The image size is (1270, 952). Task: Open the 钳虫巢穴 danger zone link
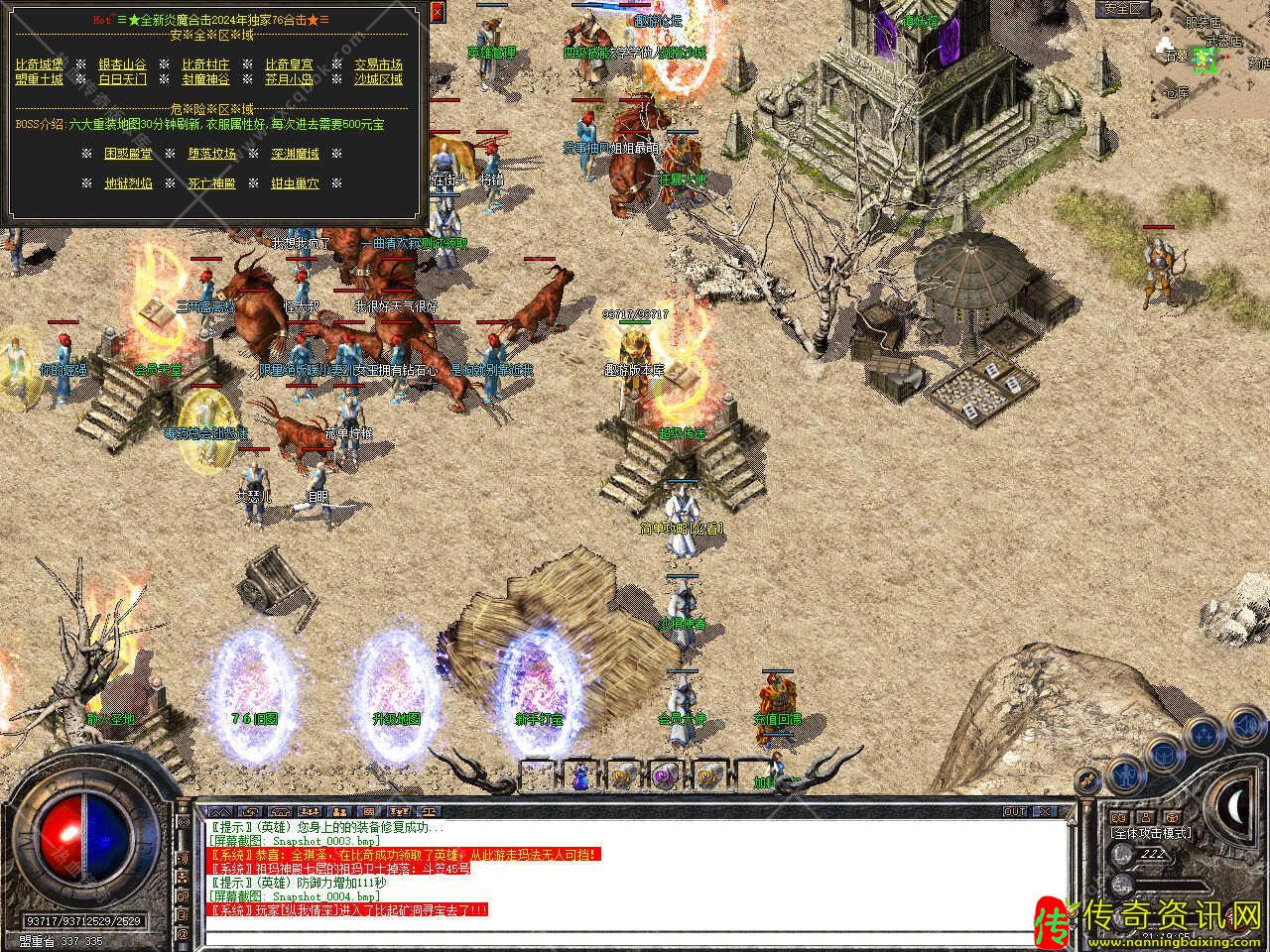pyautogui.click(x=296, y=183)
